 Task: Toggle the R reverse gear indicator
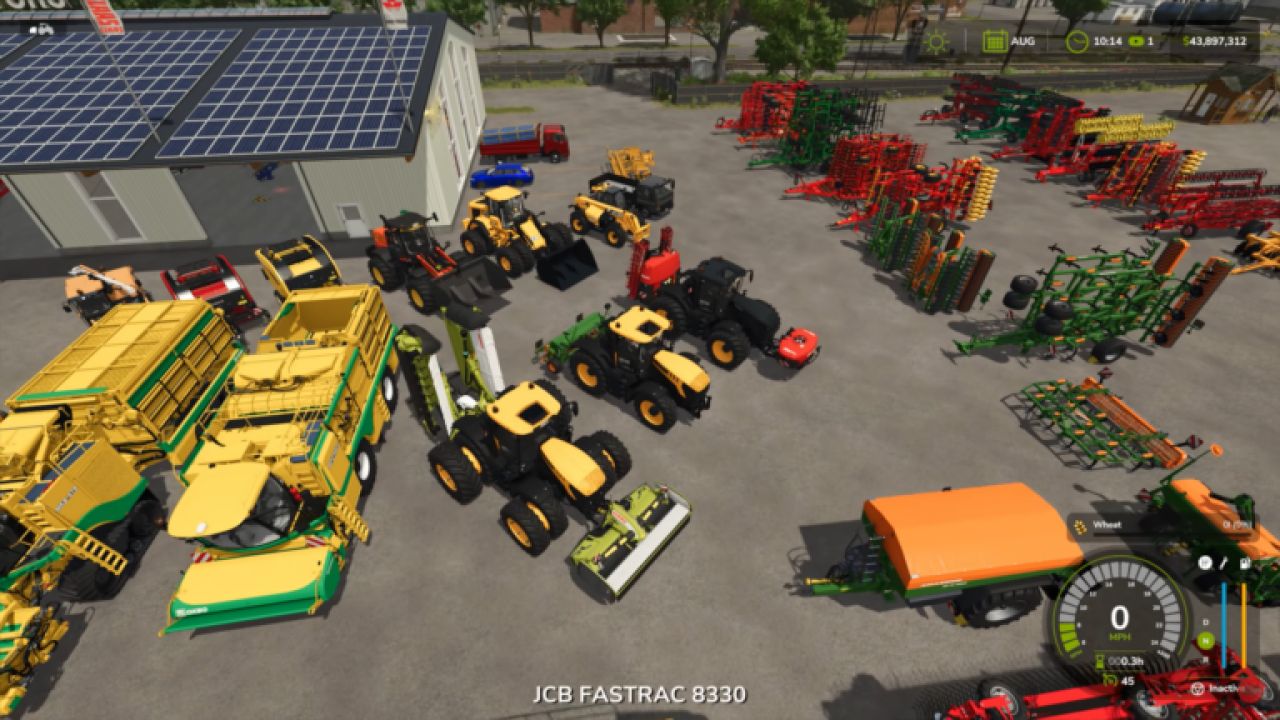[x=1204, y=659]
